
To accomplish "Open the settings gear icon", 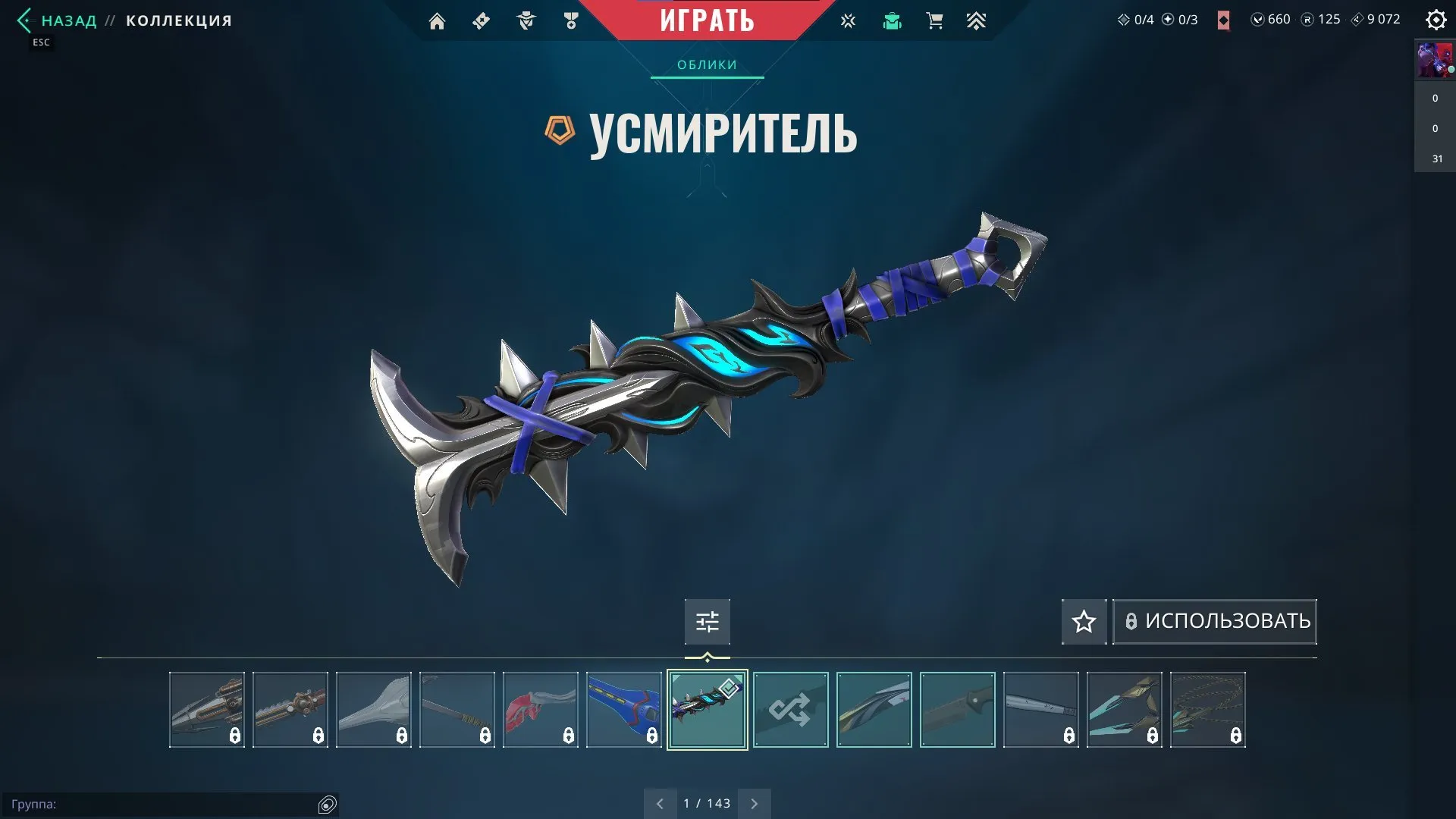I will coord(1436,20).
